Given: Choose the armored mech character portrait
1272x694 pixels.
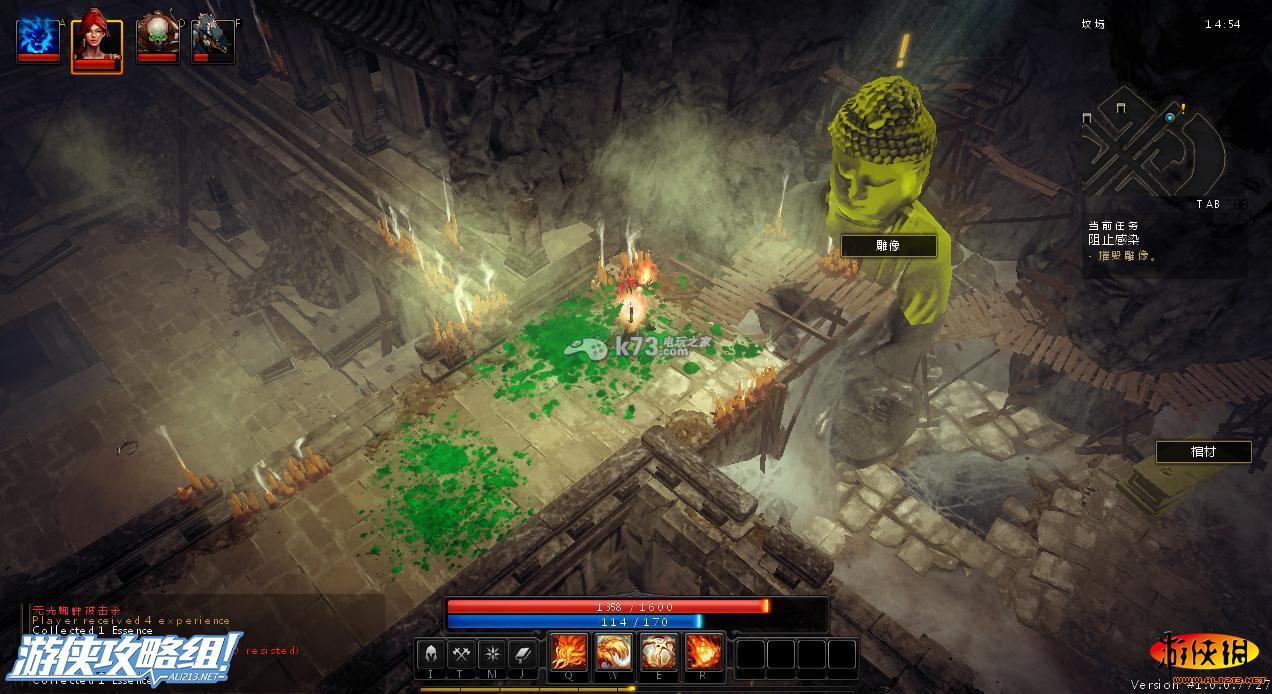Looking at the screenshot, I should tap(213, 38).
